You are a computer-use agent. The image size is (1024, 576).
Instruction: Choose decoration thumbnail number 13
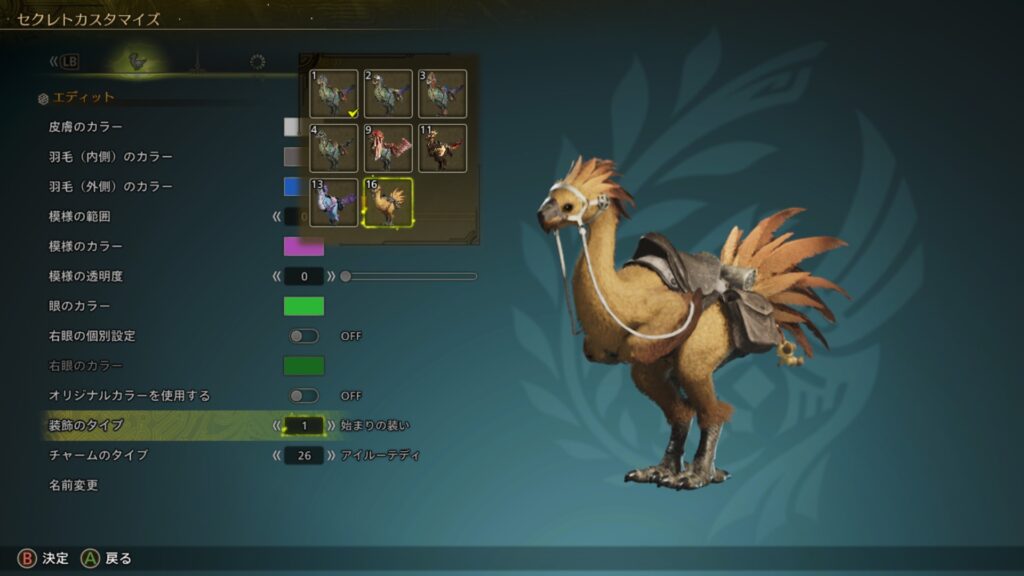point(334,202)
